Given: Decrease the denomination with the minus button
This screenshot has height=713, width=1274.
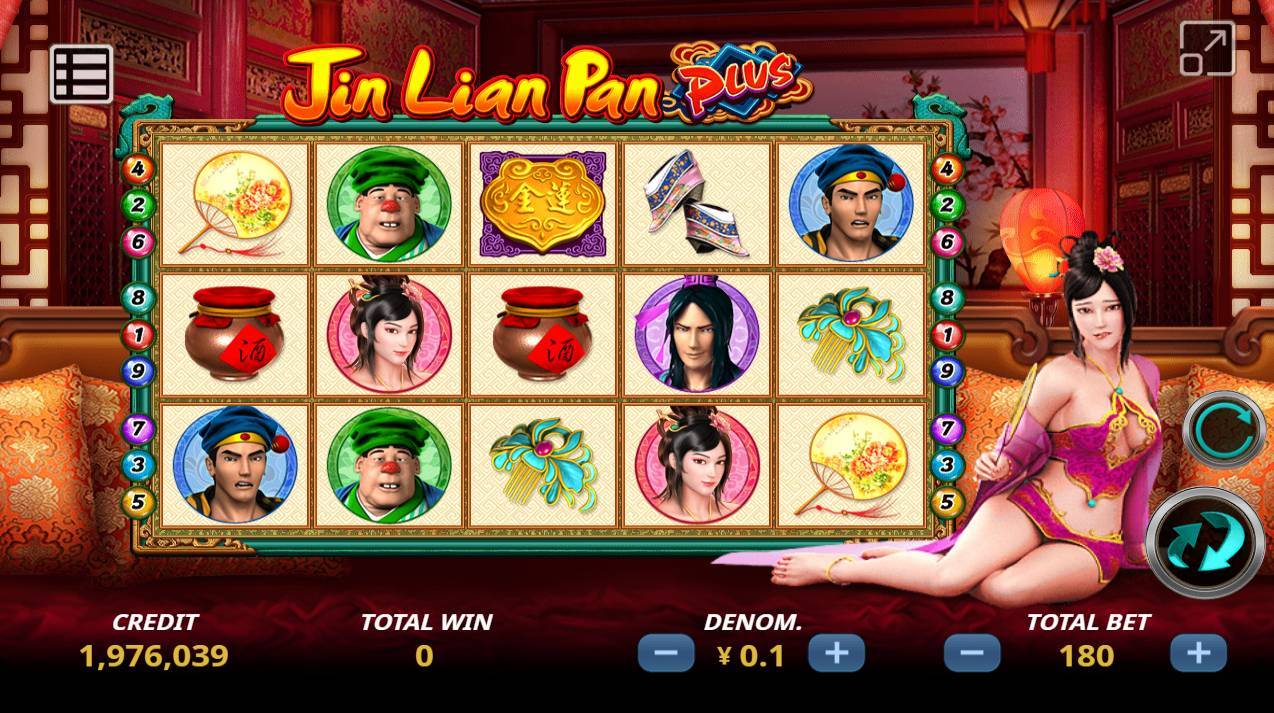Looking at the screenshot, I should click(666, 654).
